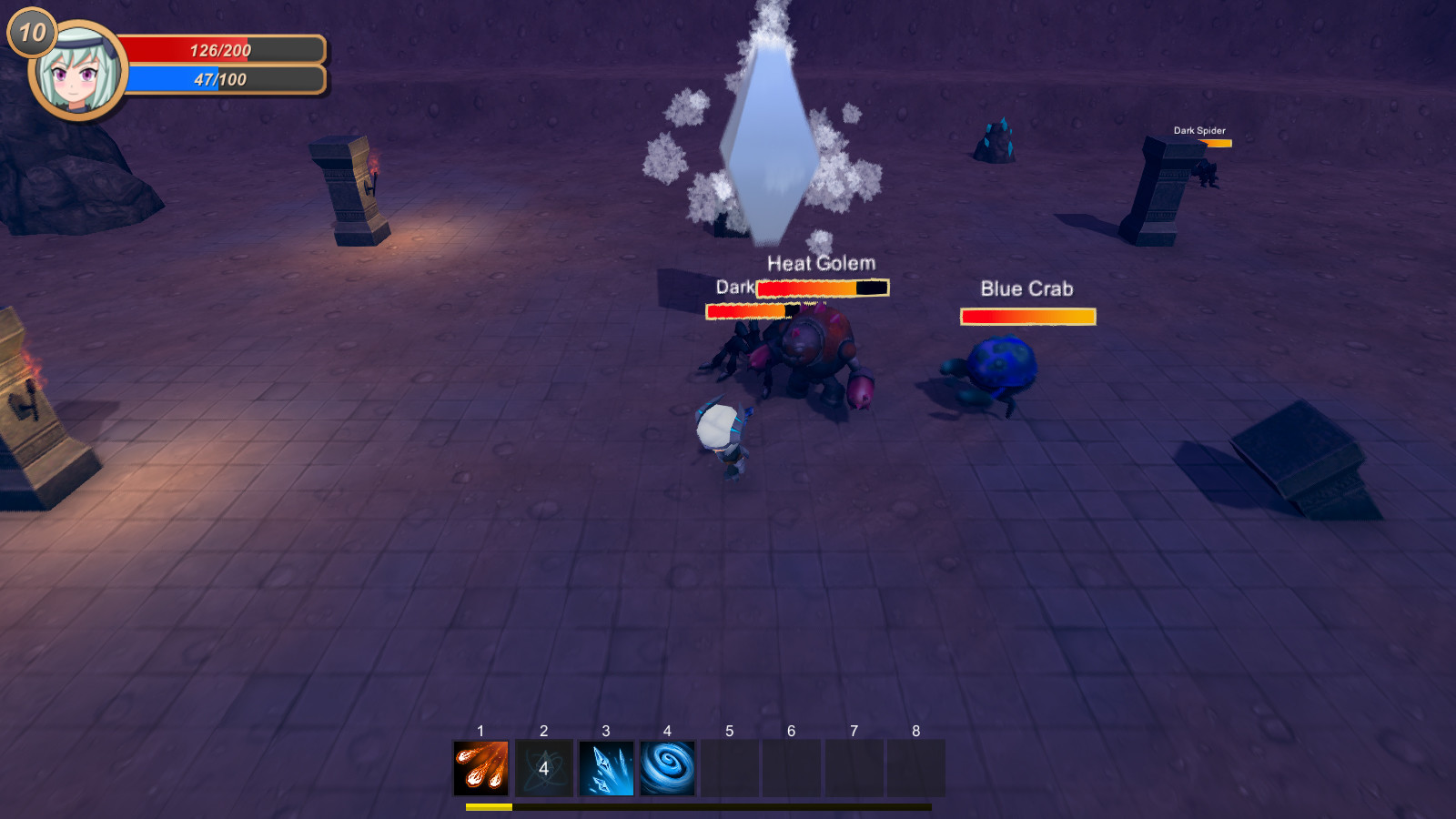Click the yellow experience bar below the hotbar
This screenshot has height=819, width=1456.
489,806
